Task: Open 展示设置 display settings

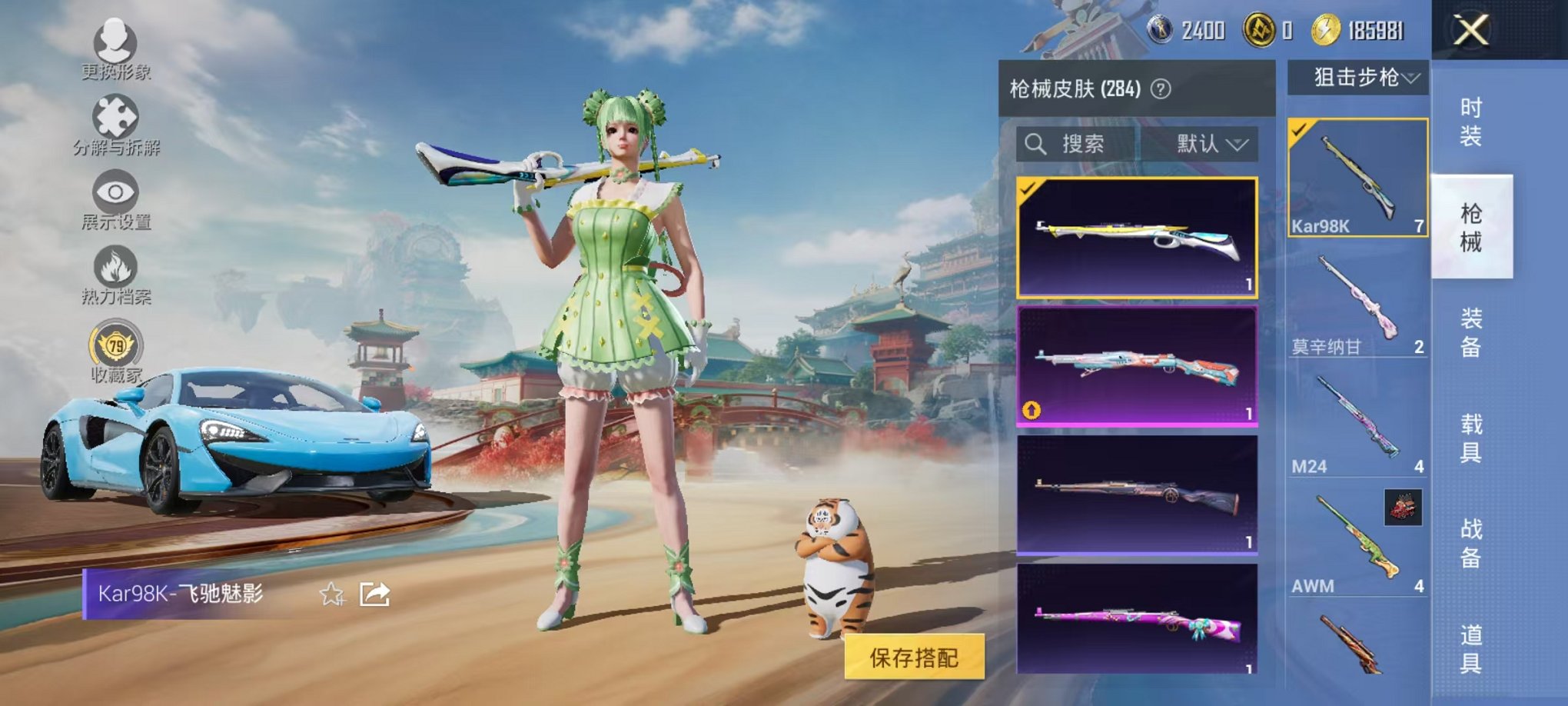Action: coord(114,192)
